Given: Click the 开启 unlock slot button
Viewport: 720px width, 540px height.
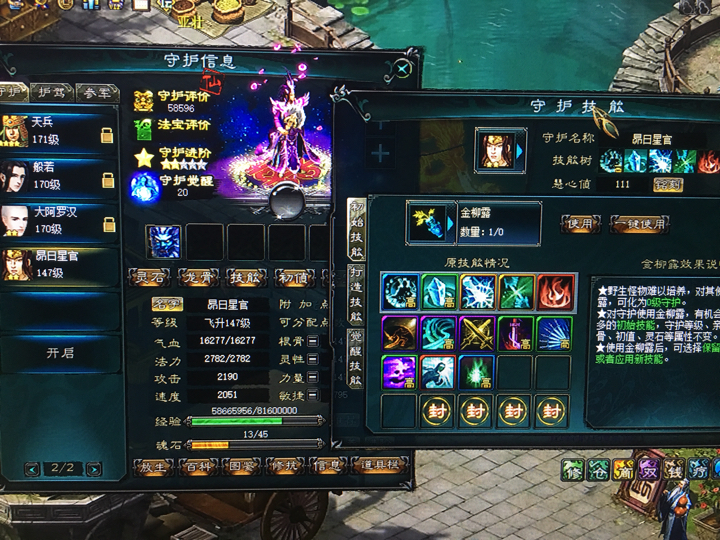Looking at the screenshot, I should (x=60, y=353).
